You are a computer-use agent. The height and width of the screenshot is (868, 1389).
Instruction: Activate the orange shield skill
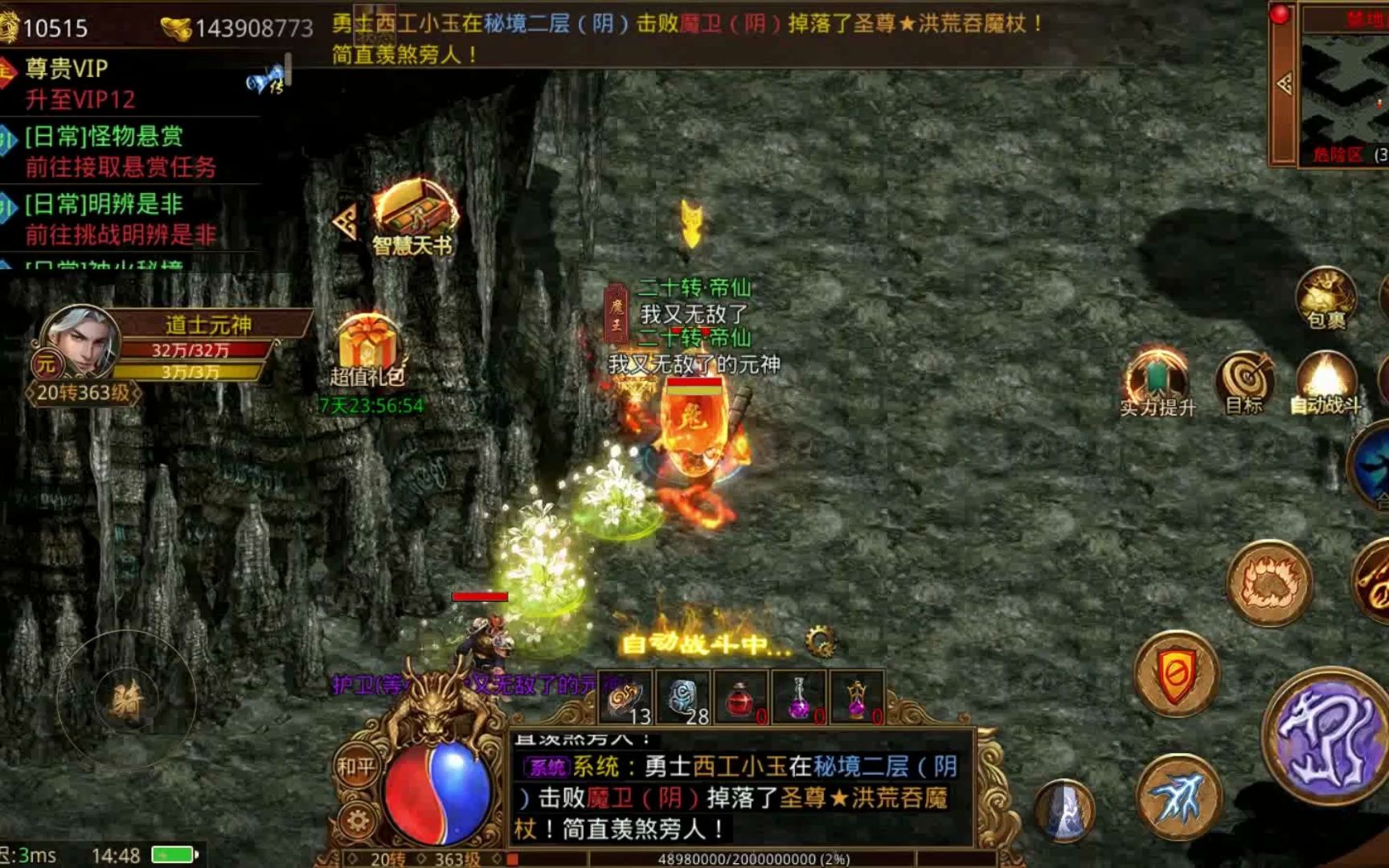(1176, 674)
